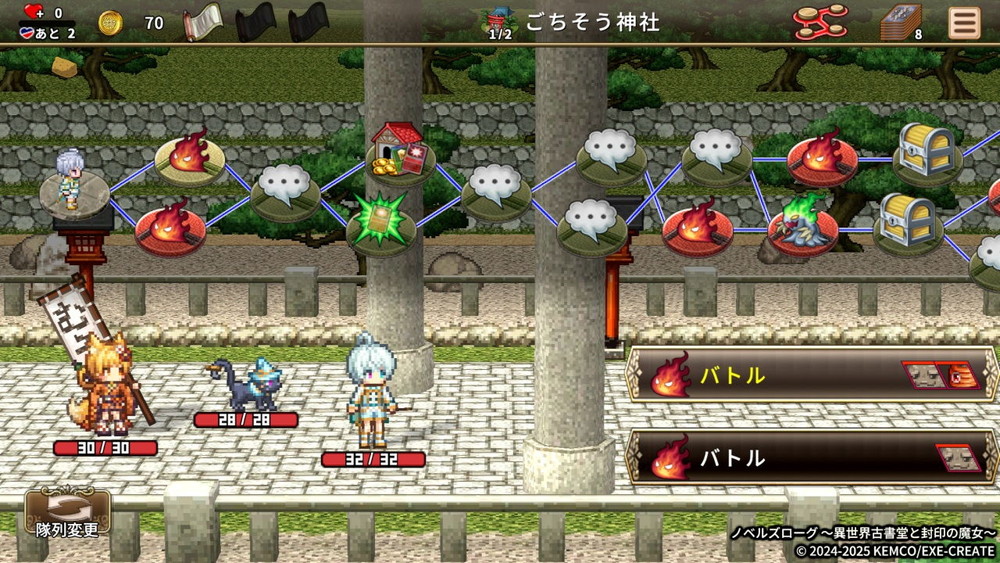View the unrolled paper scroll icon
Viewport: 1000px width, 563px height.
tap(203, 22)
